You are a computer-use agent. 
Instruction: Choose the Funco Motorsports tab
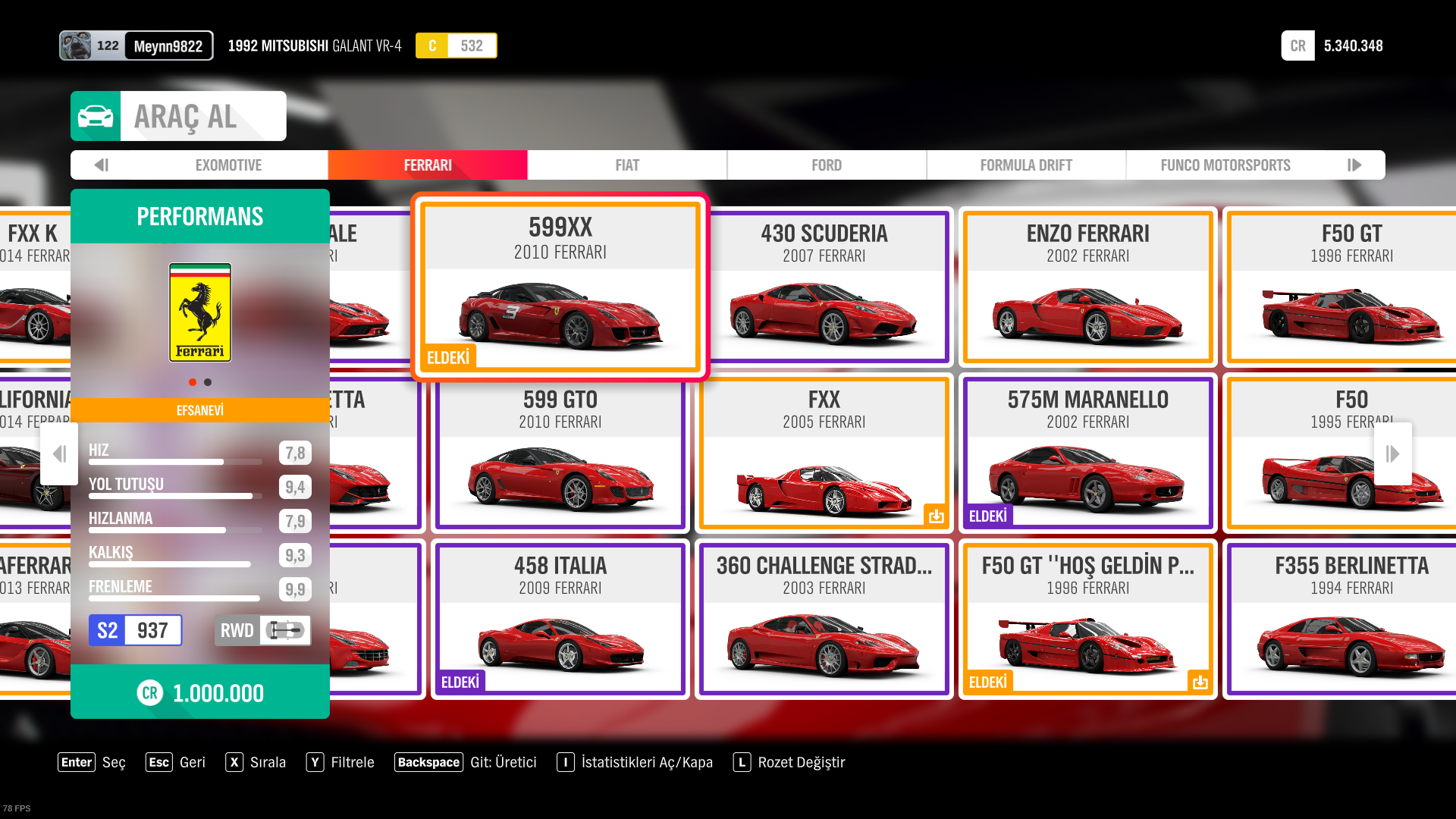click(x=1225, y=165)
